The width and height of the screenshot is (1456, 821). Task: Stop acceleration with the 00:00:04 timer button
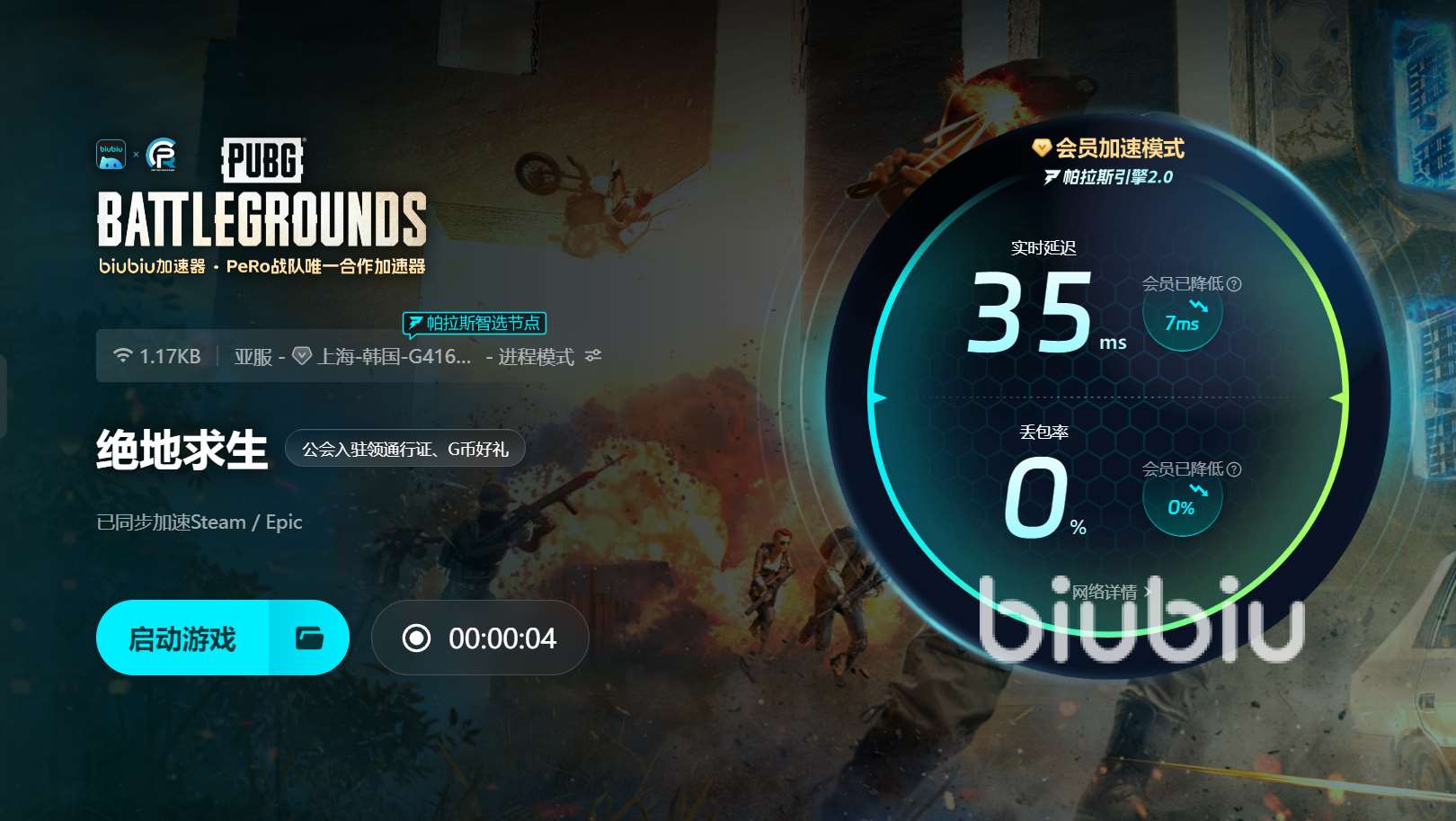click(480, 638)
